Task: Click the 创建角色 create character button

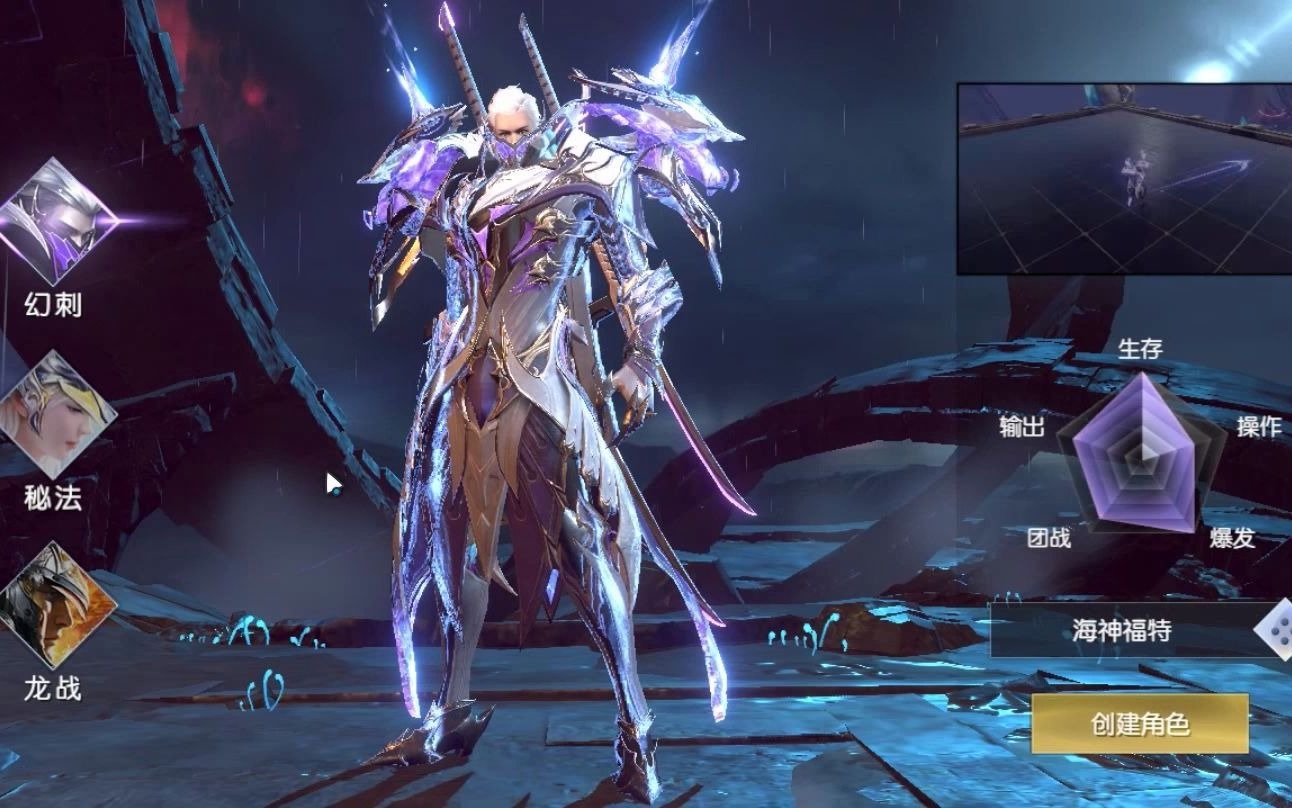Action: coord(1140,724)
